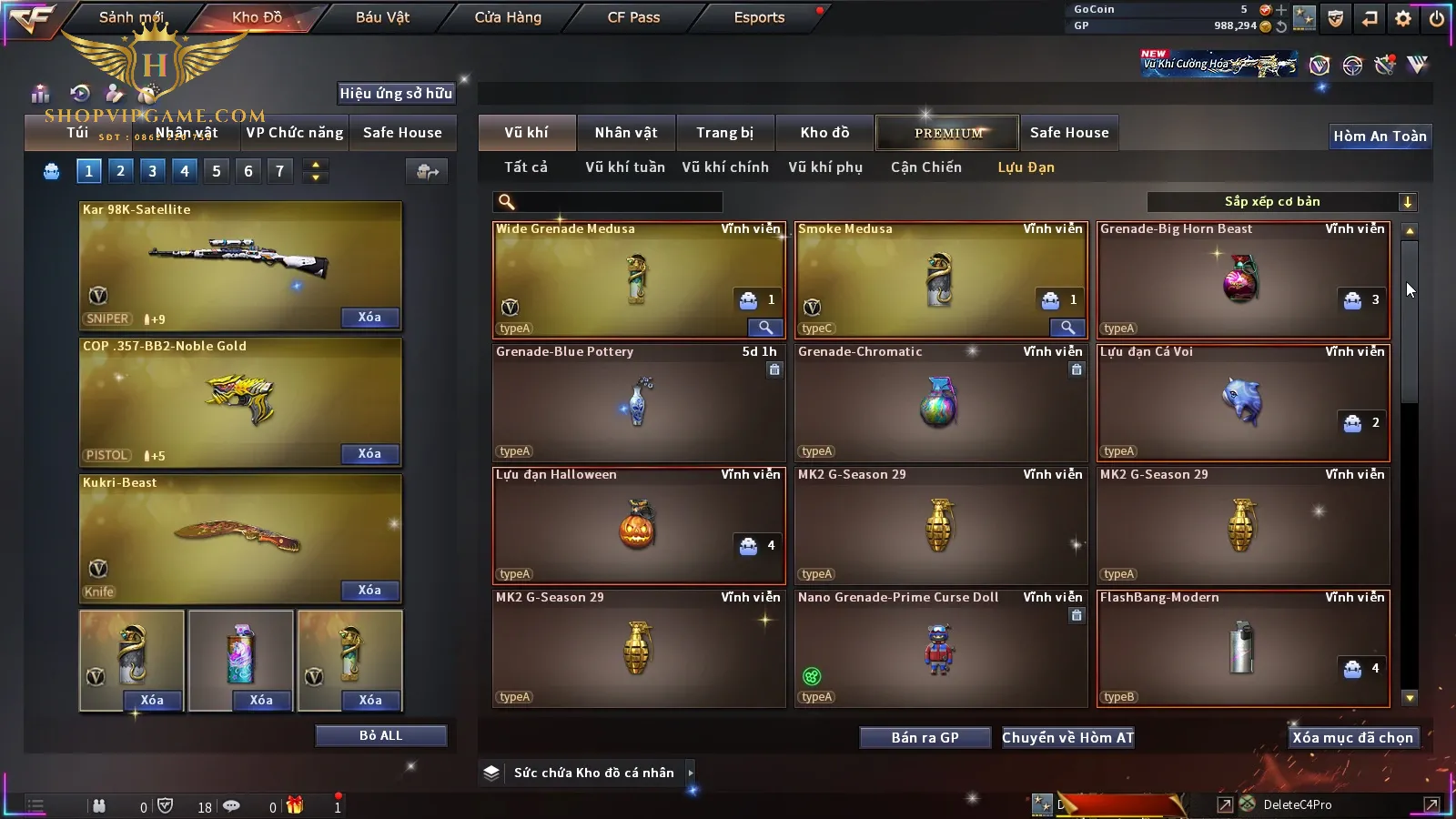The width and height of the screenshot is (1456, 819).
Task: Click Xóa mục đã chọn
Action: (x=1352, y=738)
